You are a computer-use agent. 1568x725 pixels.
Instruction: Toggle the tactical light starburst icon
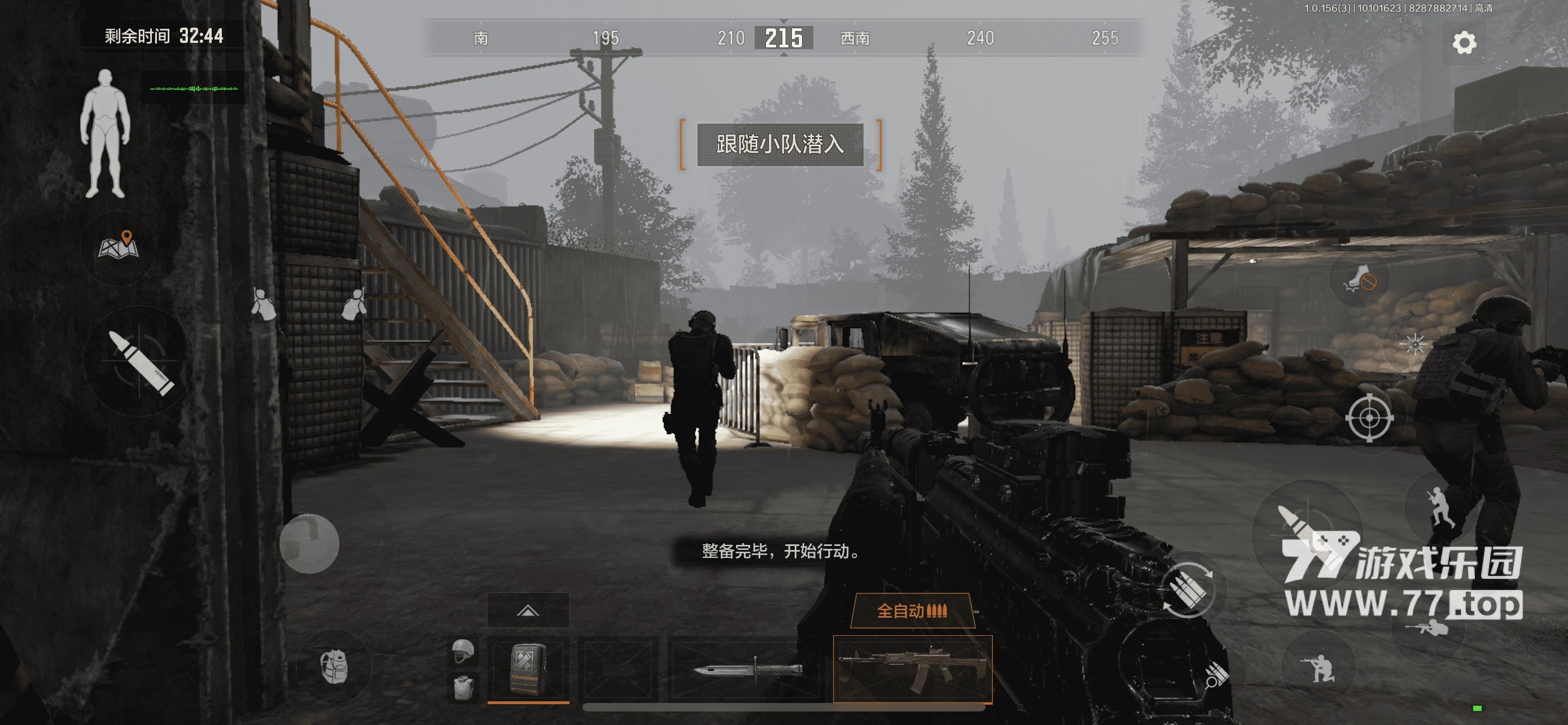1414,344
